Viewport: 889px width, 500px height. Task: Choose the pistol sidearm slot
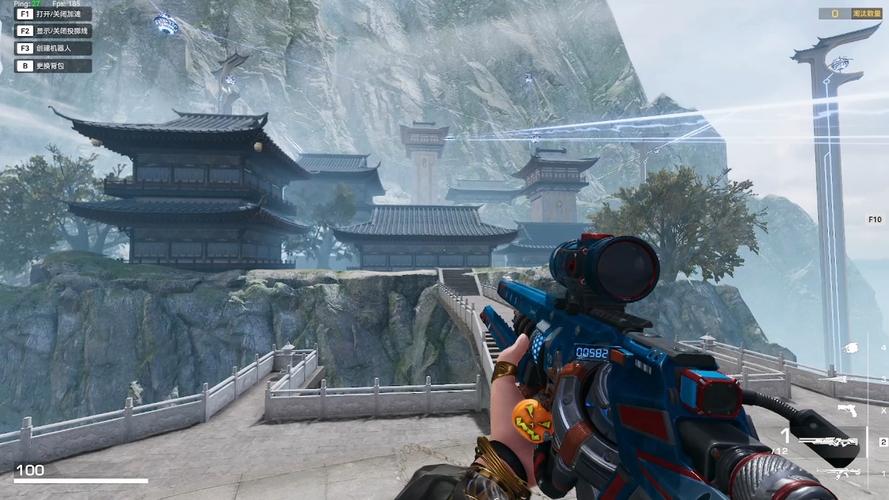847,410
